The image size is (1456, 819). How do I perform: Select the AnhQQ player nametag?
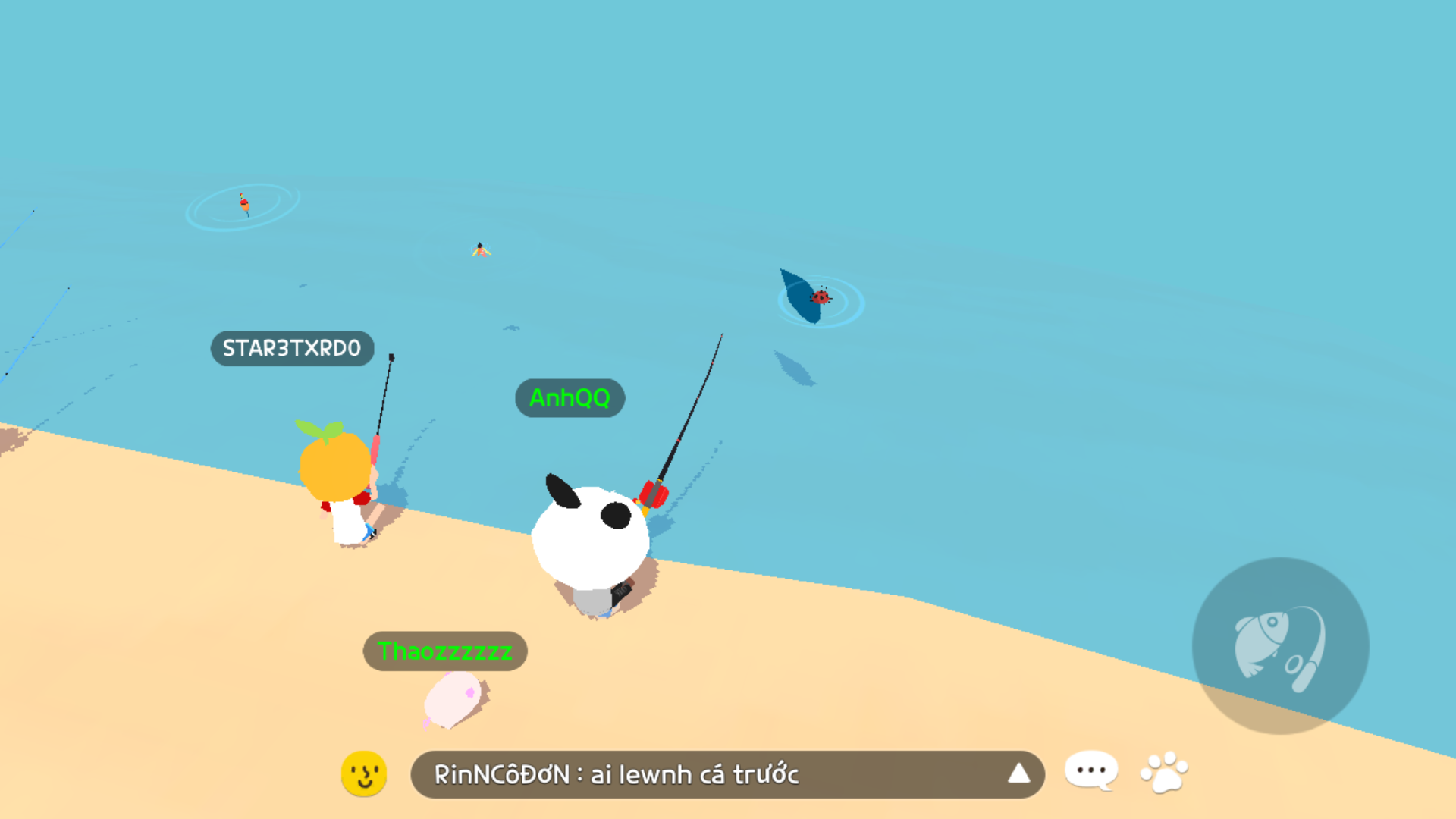click(x=570, y=399)
